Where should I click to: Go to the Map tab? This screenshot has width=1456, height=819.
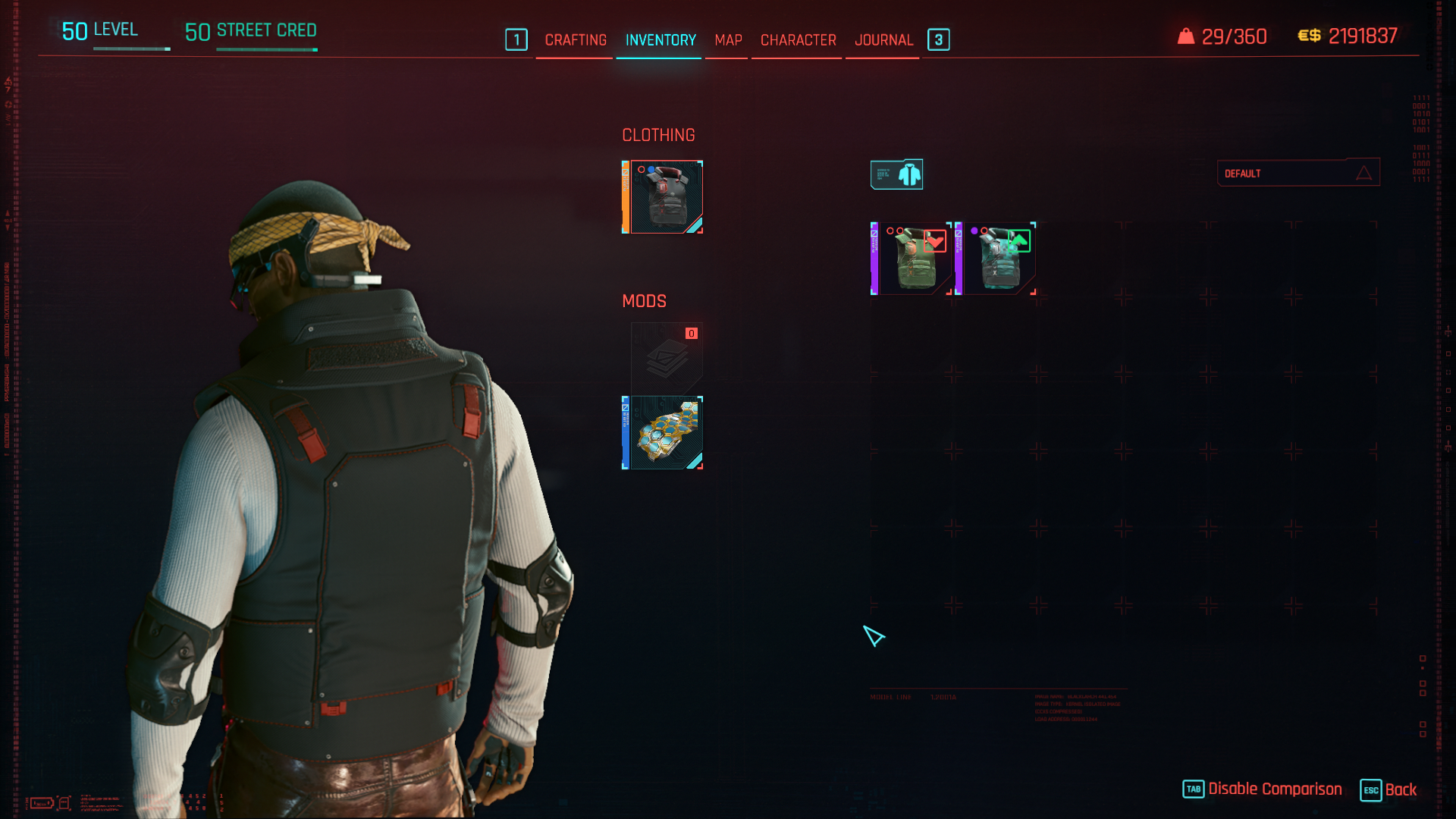click(x=728, y=40)
